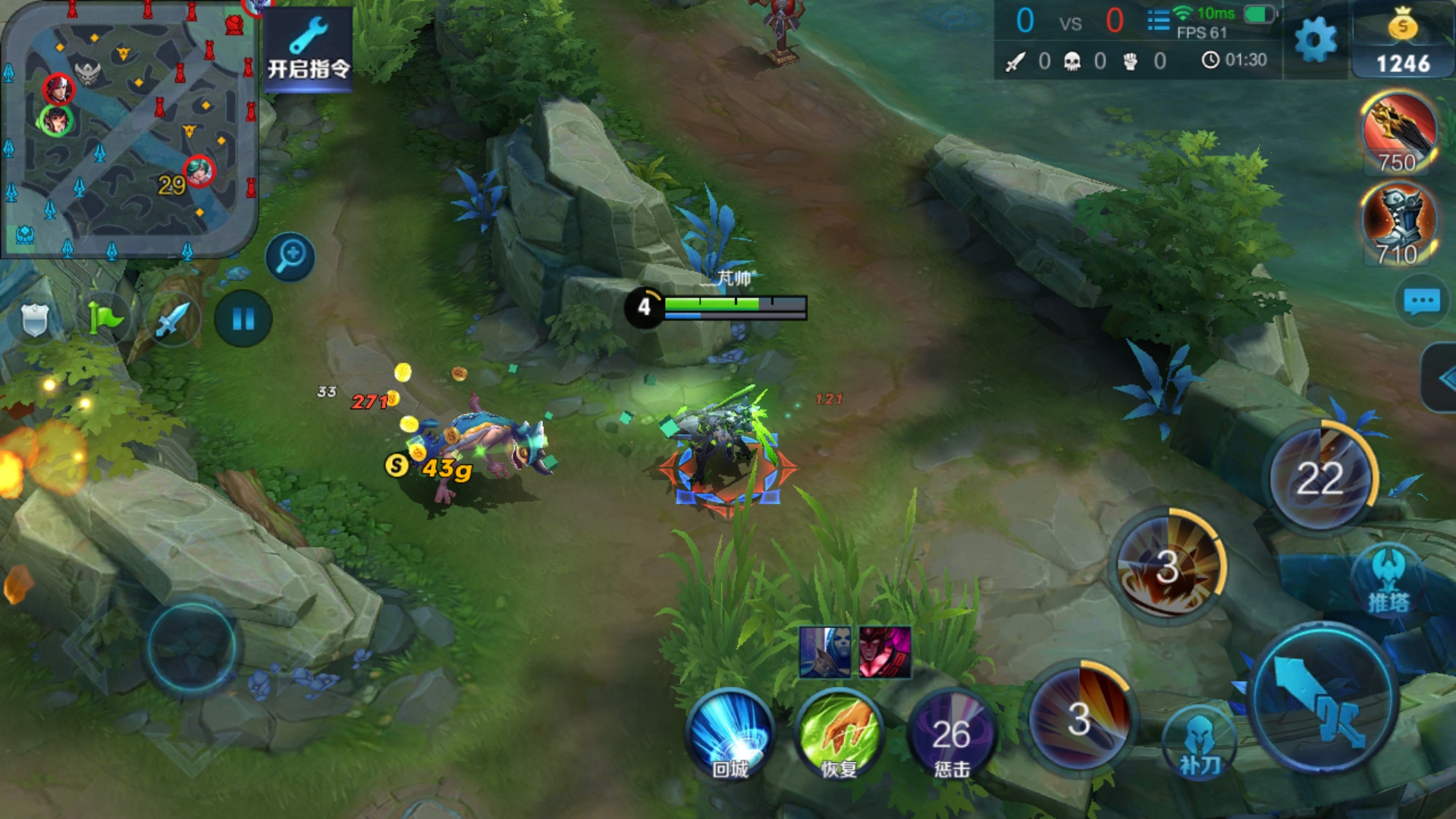Send the sword attack signal
The image size is (1456, 819).
tap(173, 319)
